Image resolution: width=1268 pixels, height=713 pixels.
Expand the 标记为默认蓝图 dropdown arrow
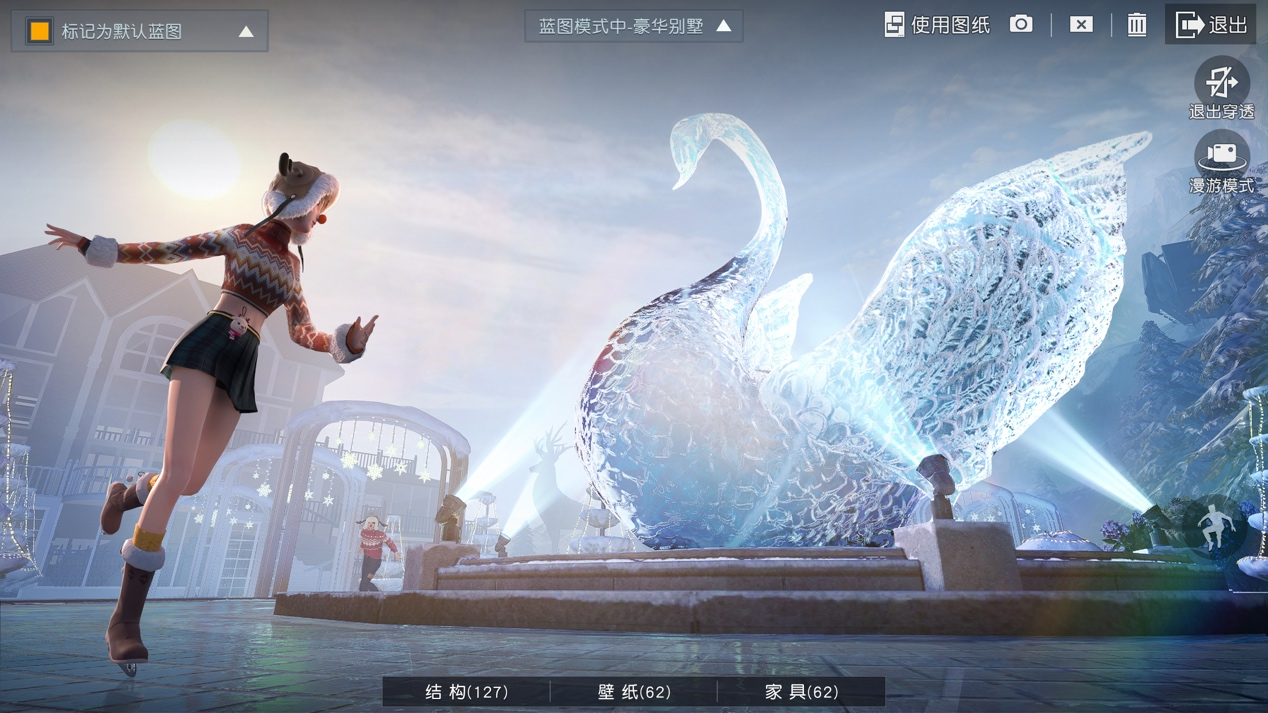246,32
